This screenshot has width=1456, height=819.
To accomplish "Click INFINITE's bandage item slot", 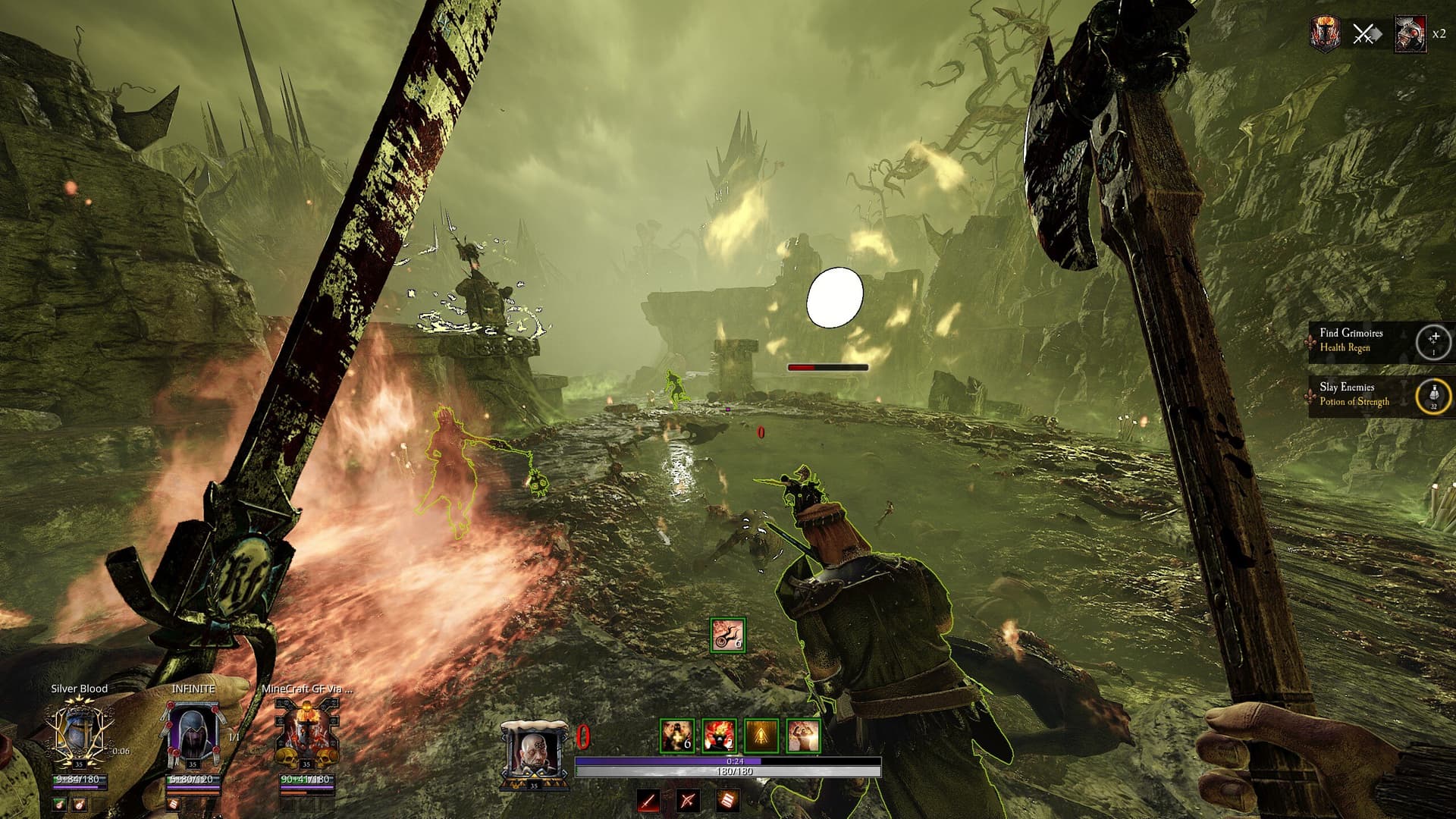I will coord(173,804).
